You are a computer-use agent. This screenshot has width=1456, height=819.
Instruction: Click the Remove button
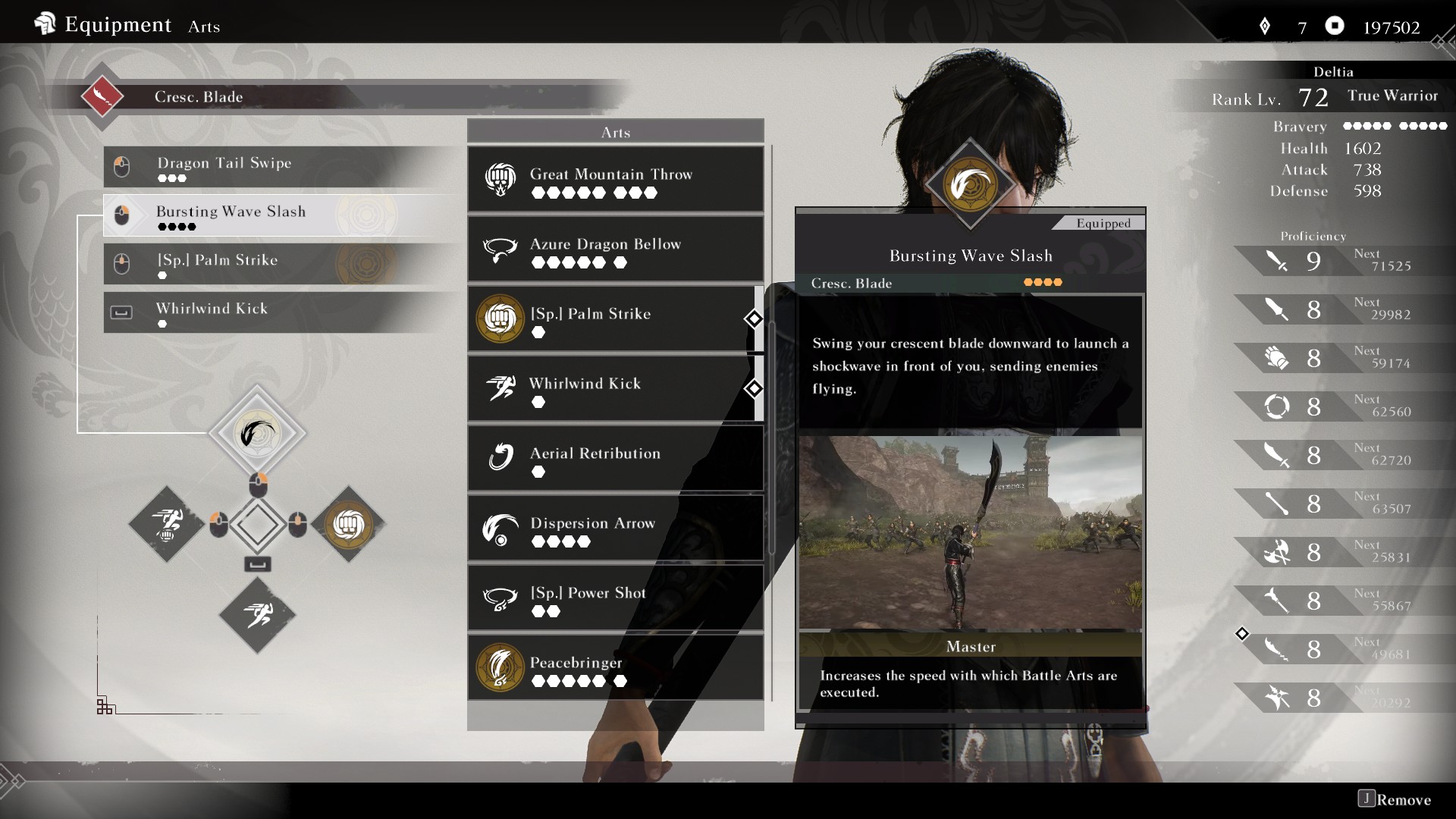(x=1395, y=799)
